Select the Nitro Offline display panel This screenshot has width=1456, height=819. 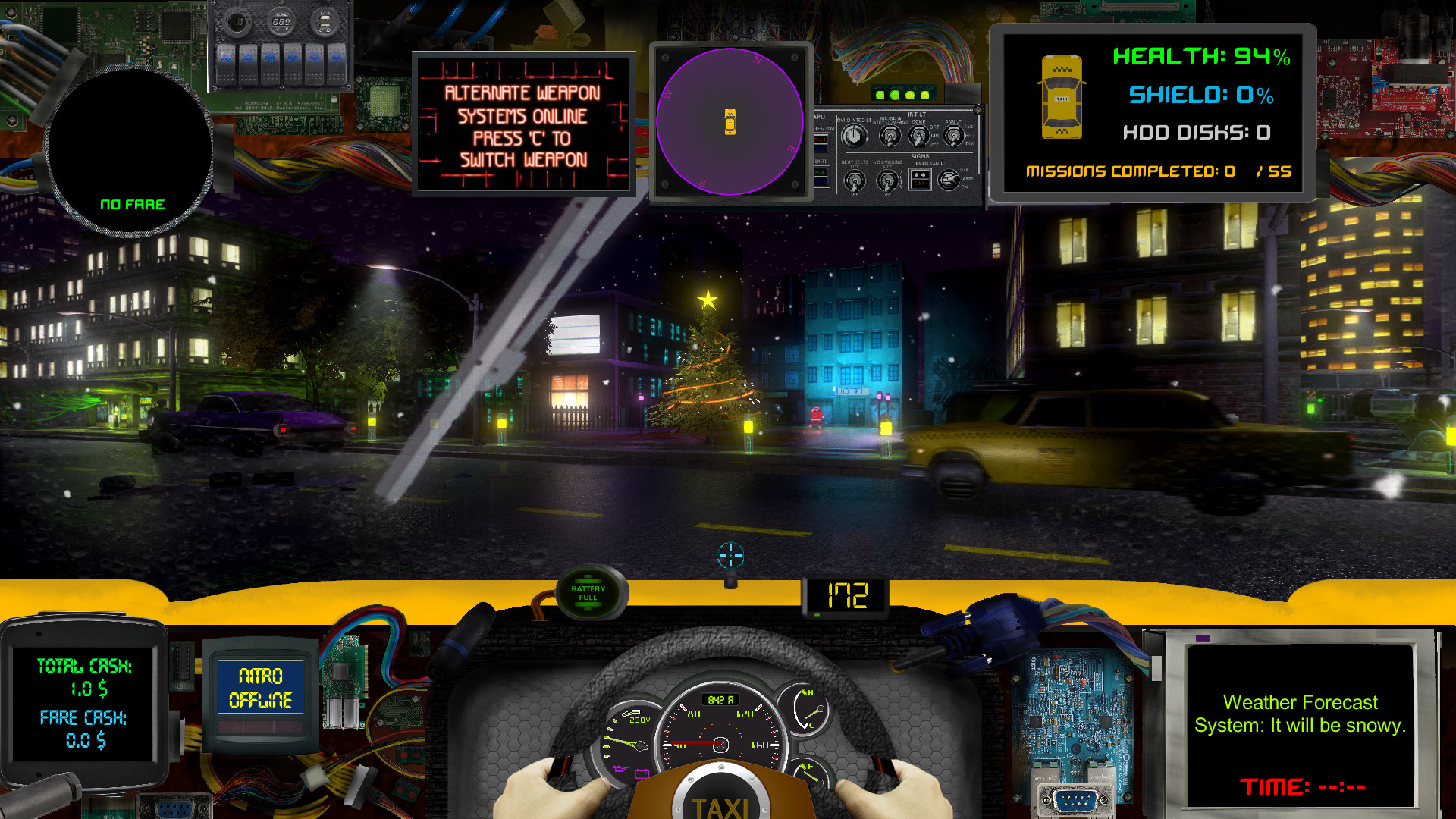(260, 688)
